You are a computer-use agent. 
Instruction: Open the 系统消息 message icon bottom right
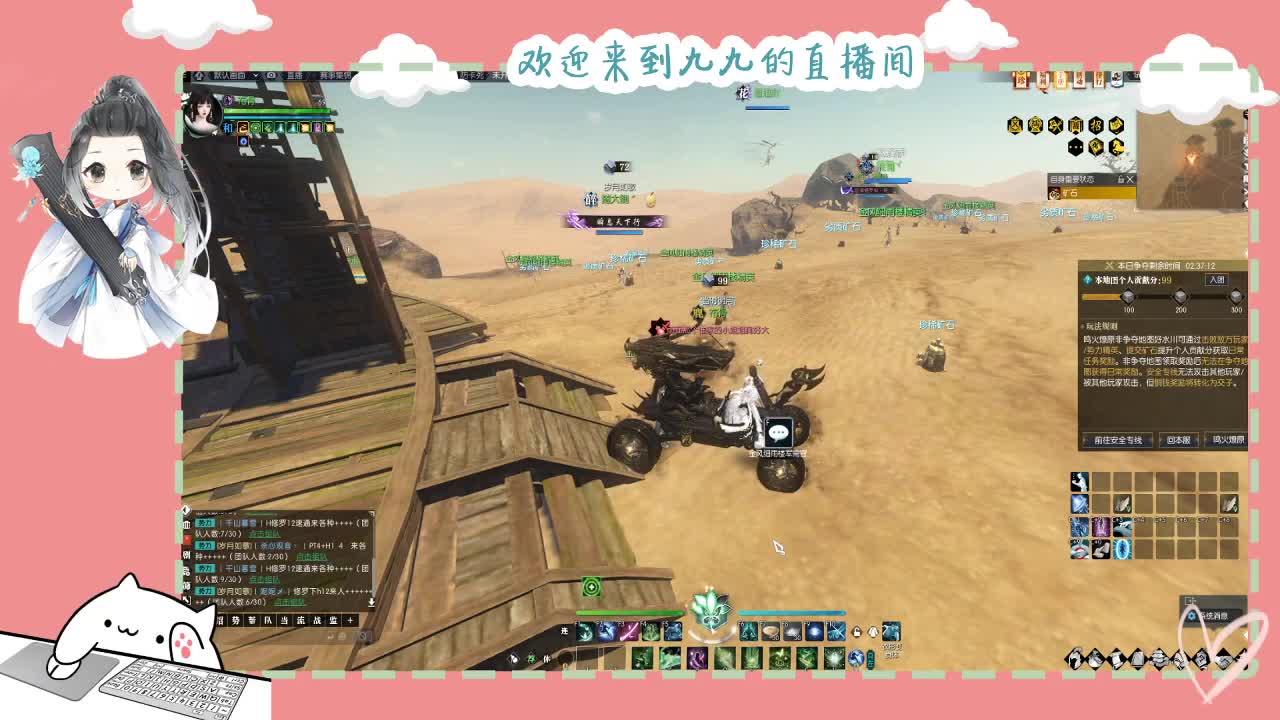pyautogui.click(x=1192, y=615)
